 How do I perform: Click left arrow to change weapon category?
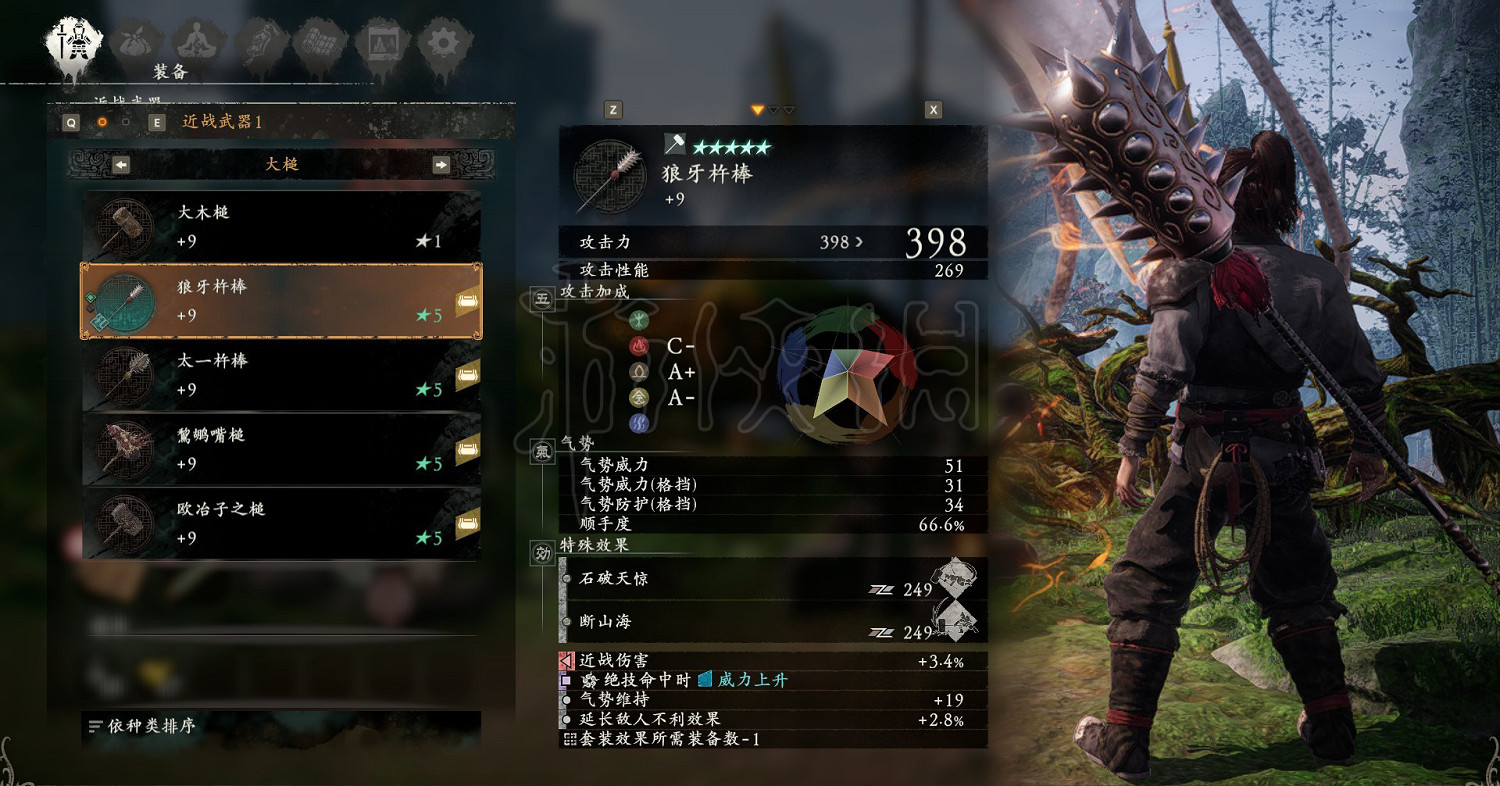point(119,164)
